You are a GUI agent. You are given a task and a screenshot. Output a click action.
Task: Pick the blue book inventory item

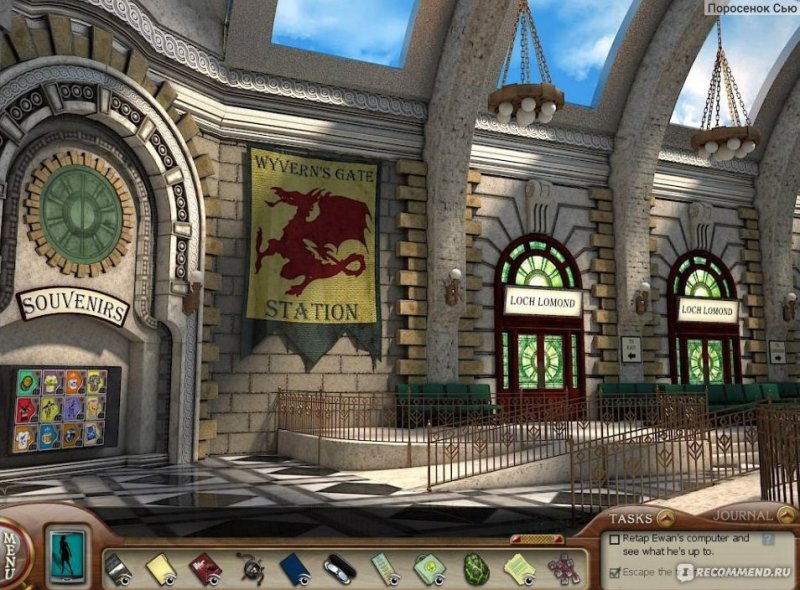coord(295,568)
